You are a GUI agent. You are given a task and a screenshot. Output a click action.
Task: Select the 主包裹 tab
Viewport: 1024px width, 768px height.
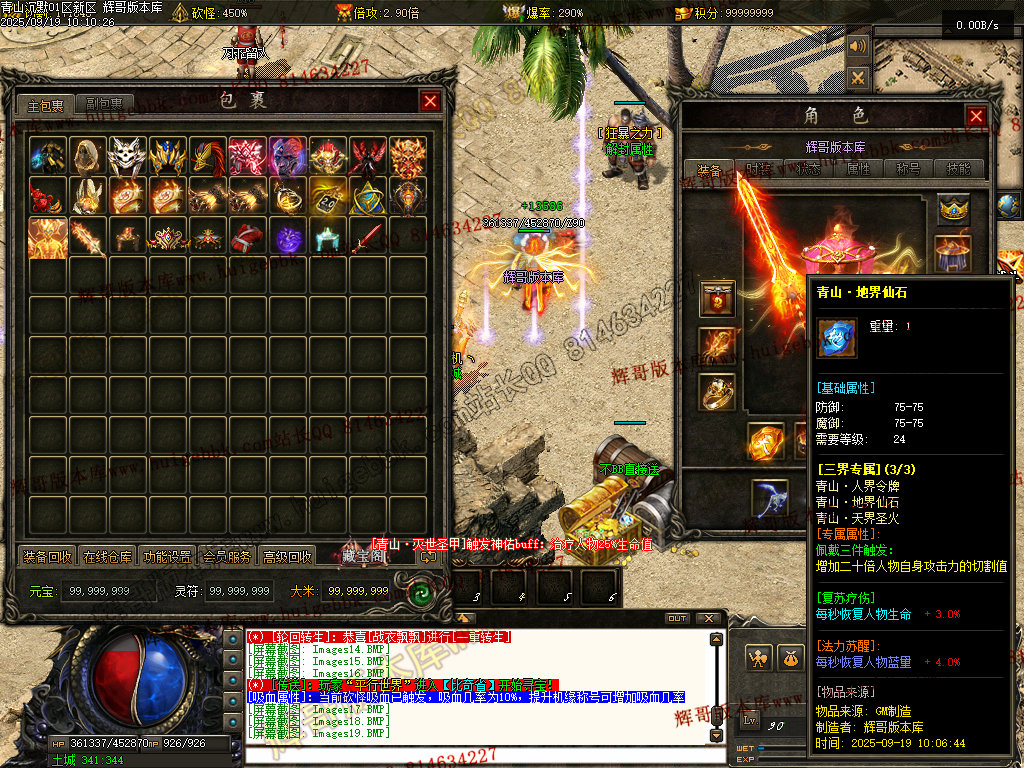coord(46,104)
